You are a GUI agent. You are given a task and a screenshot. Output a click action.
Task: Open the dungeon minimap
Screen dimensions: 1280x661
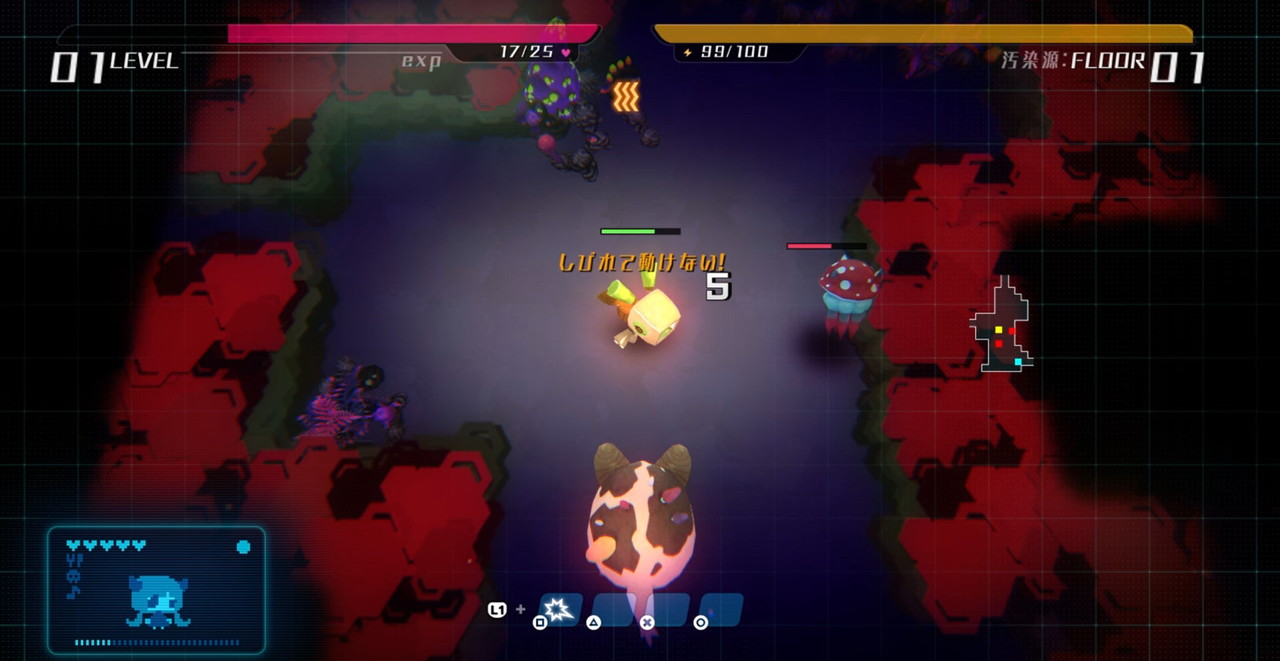[1001, 326]
